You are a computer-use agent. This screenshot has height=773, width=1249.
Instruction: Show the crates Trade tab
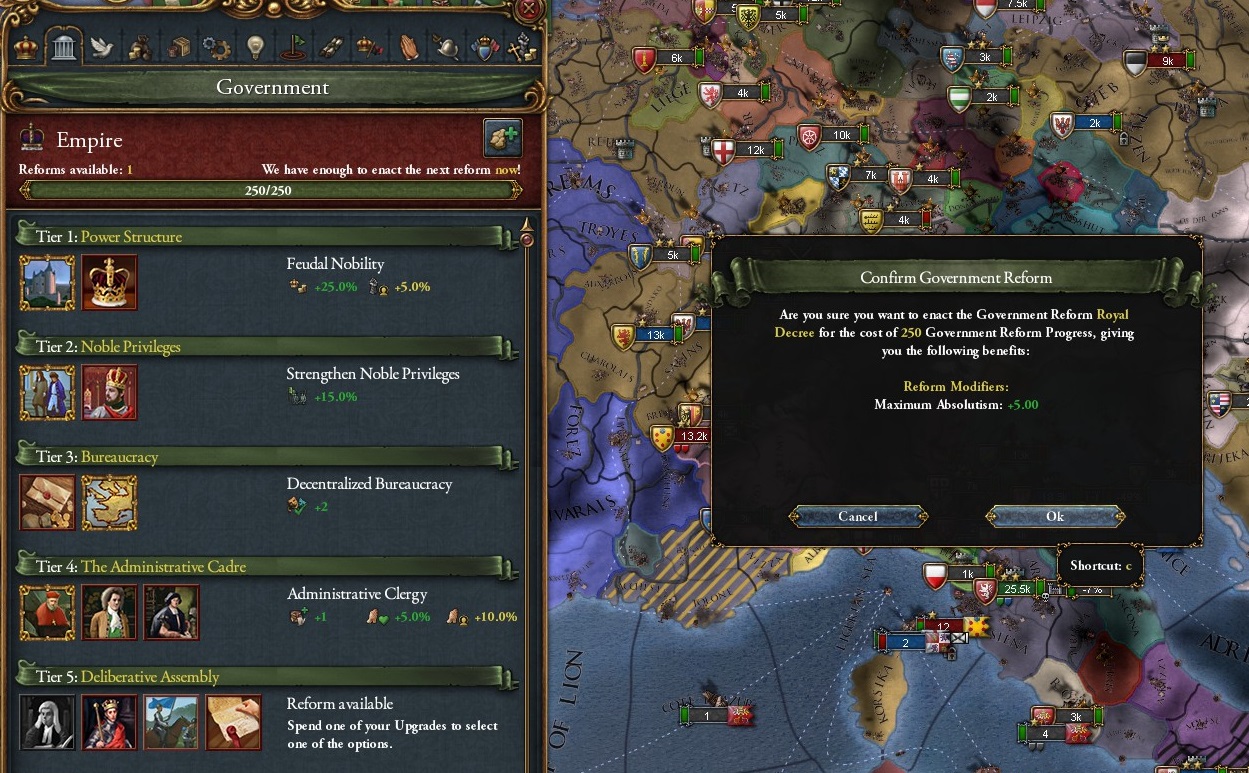click(178, 46)
